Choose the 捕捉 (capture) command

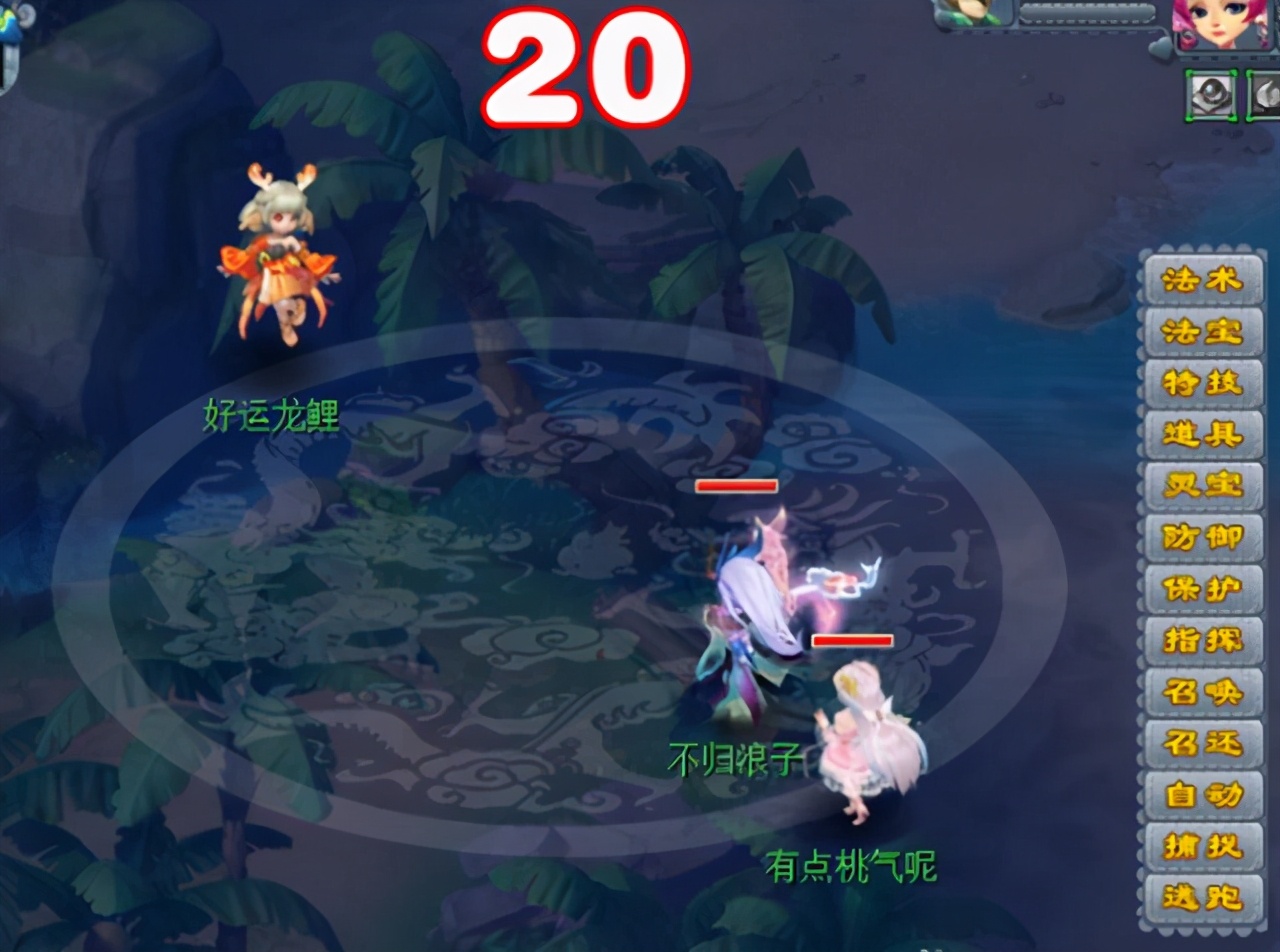click(x=1203, y=847)
